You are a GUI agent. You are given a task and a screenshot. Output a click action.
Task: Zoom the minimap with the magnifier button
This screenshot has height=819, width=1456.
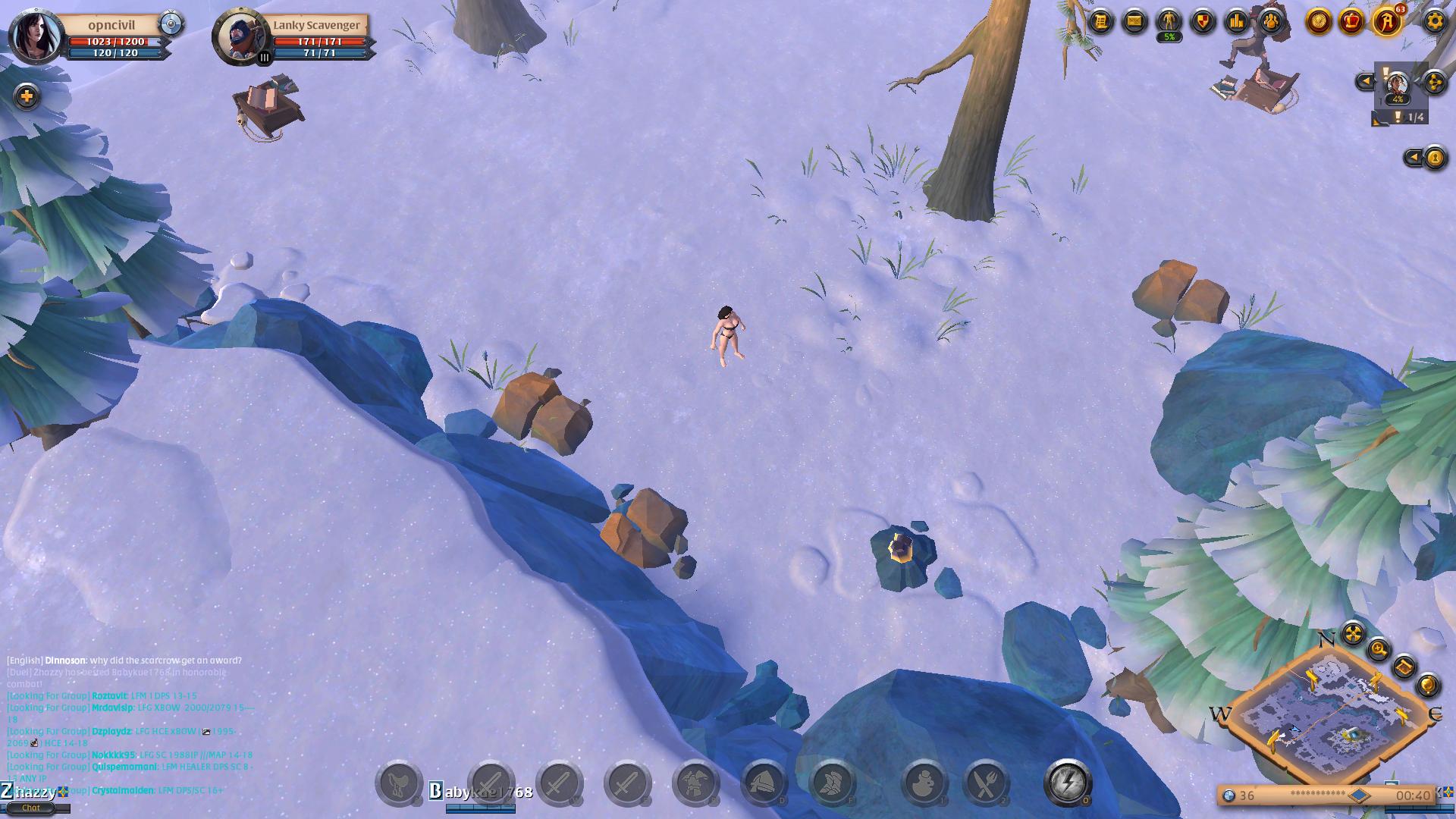tap(1379, 649)
